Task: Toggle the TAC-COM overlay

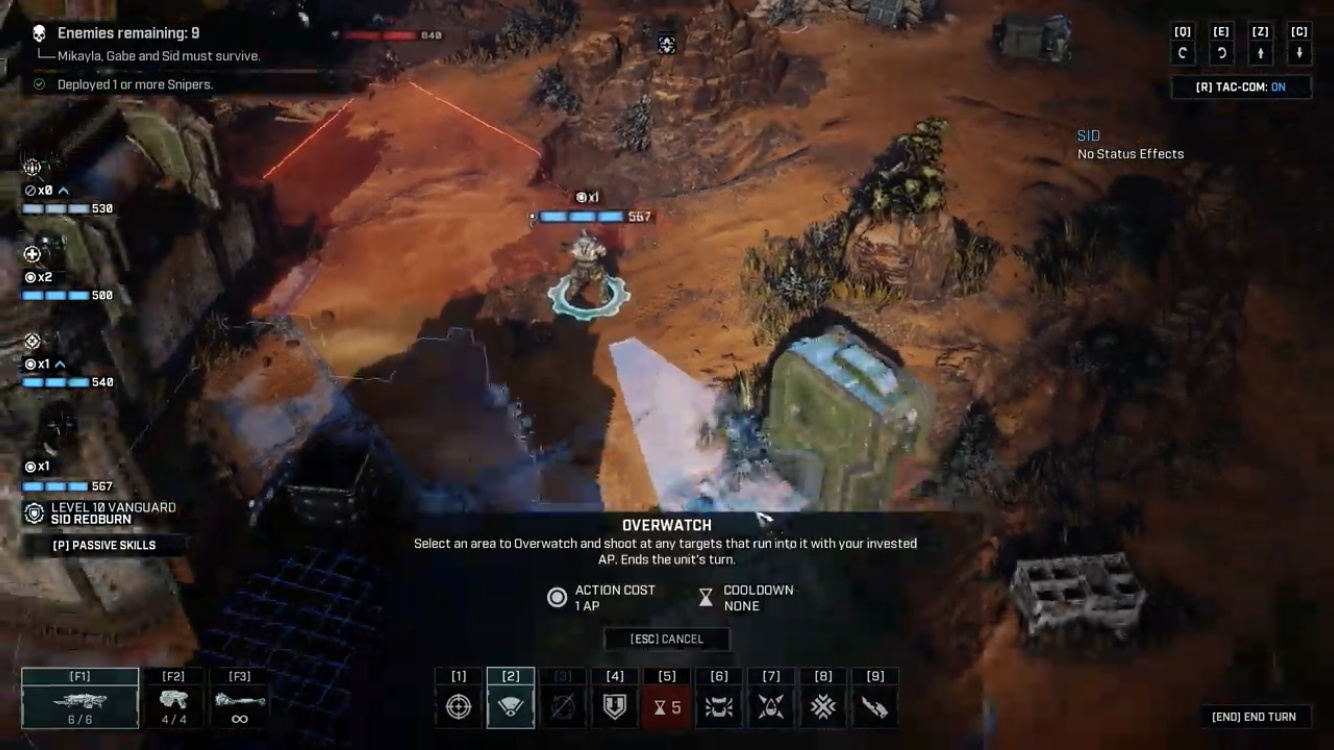Action: (x=1241, y=87)
